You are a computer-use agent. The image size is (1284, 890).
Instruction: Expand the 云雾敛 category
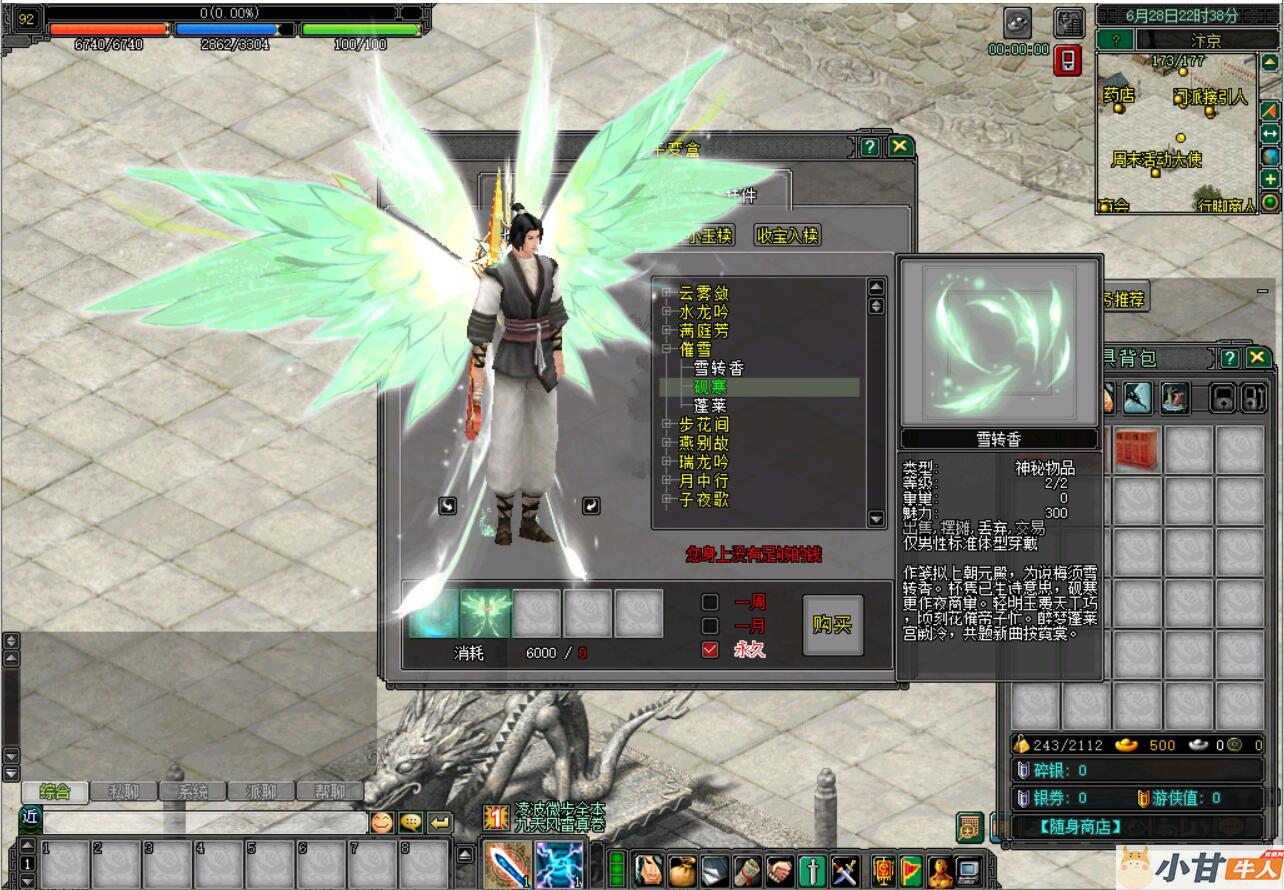667,293
